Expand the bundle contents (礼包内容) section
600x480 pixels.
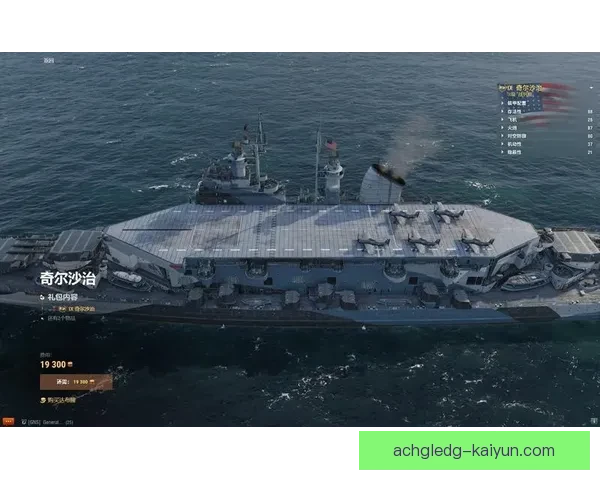point(62,297)
